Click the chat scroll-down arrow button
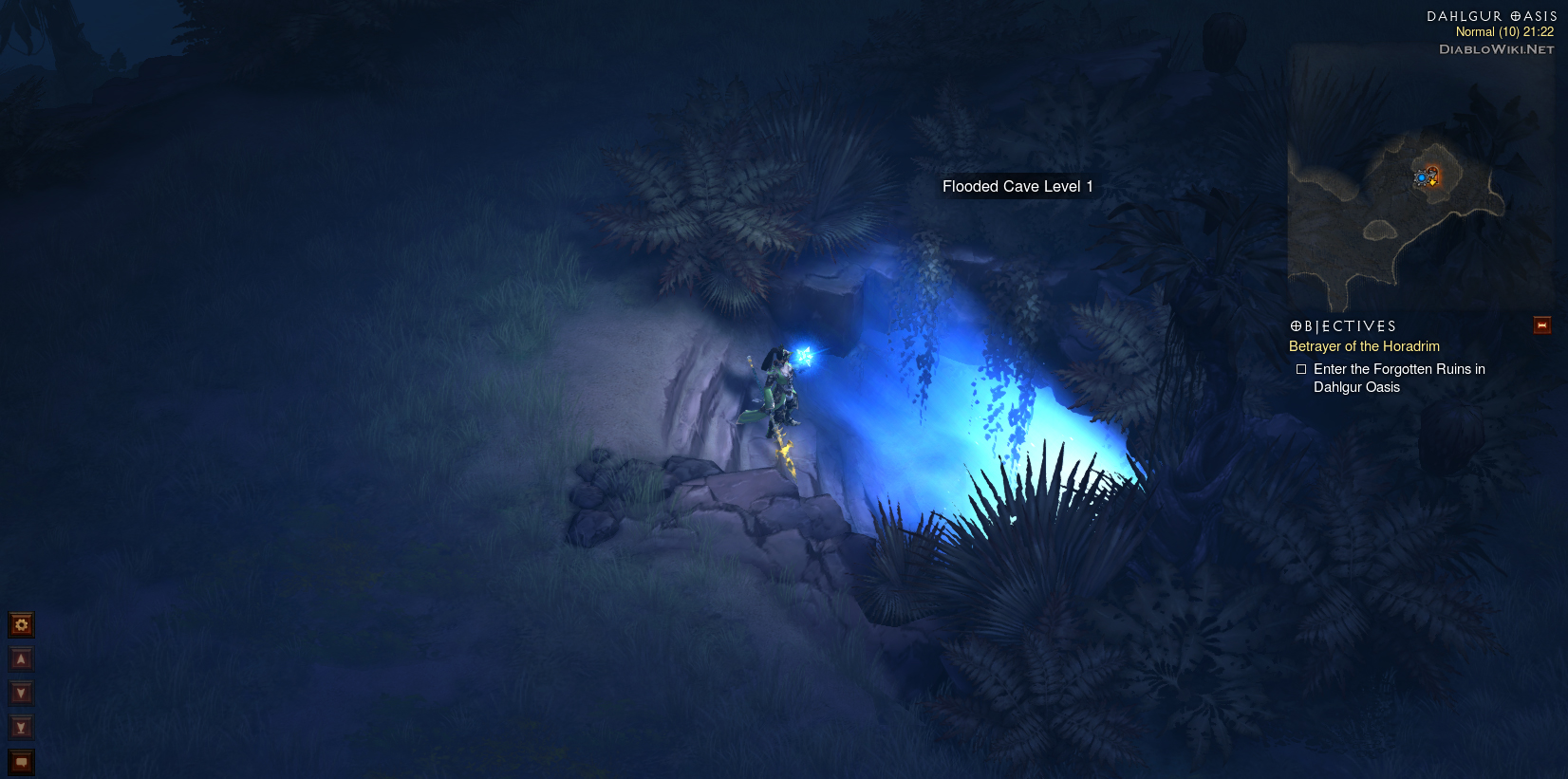 click(x=21, y=693)
